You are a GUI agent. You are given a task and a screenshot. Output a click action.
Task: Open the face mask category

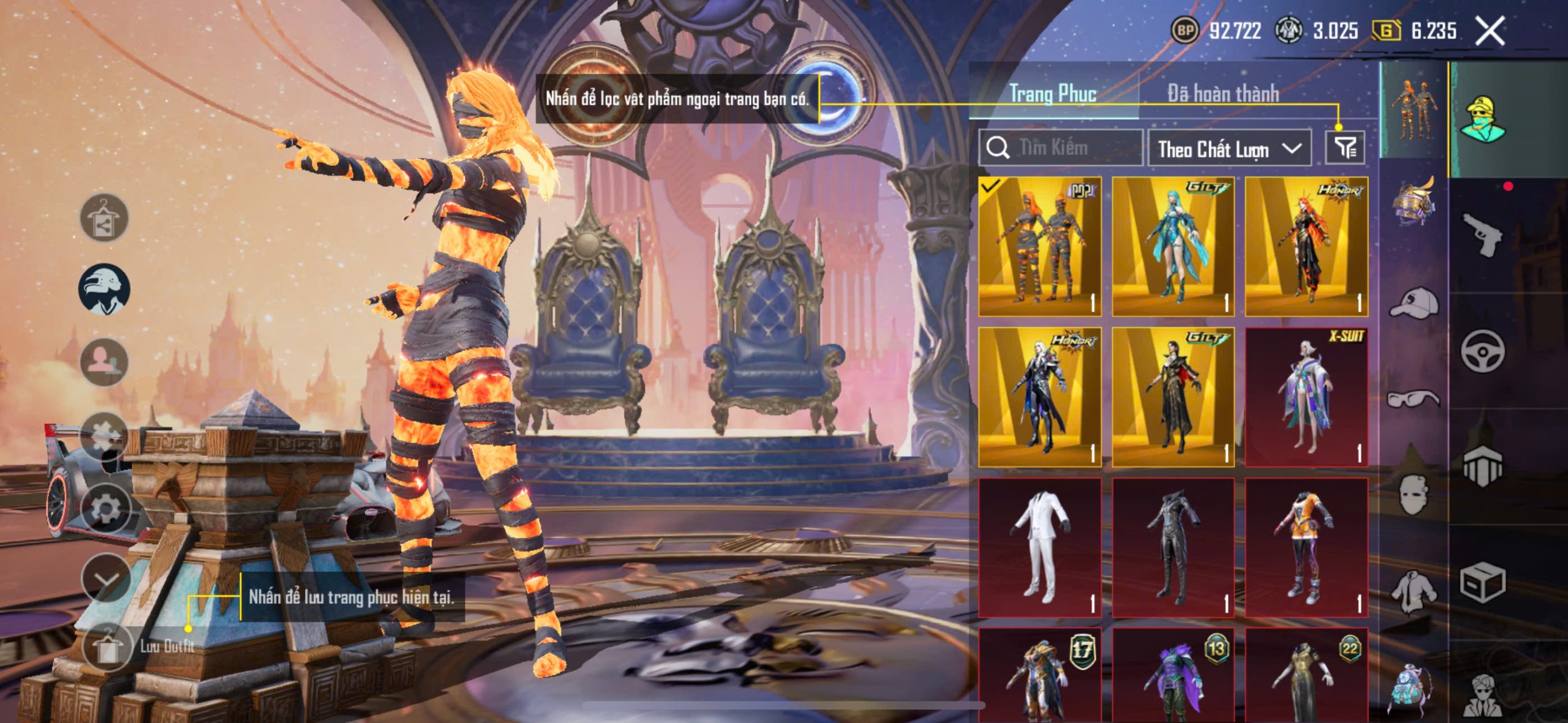1414,495
